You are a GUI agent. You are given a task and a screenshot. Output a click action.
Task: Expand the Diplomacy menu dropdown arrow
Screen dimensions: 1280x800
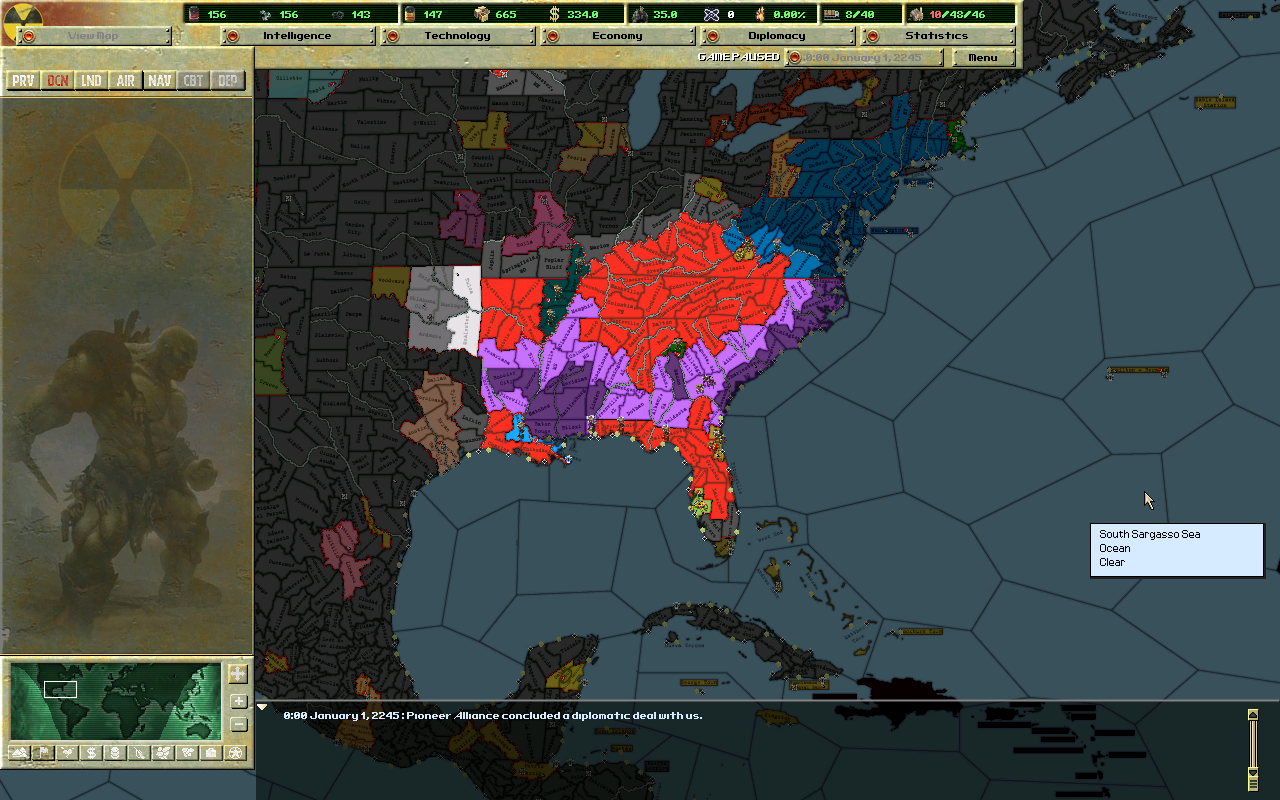851,35
